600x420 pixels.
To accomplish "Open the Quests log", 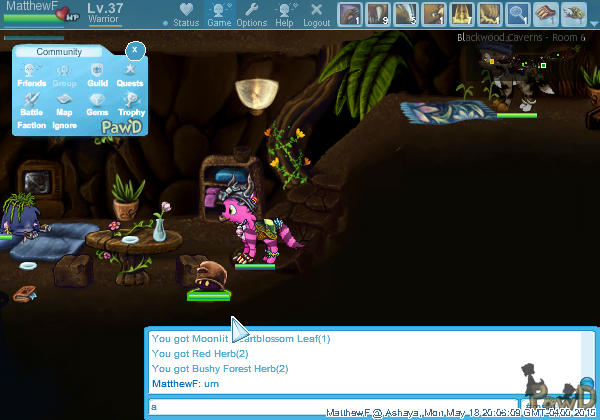I will [x=130, y=73].
